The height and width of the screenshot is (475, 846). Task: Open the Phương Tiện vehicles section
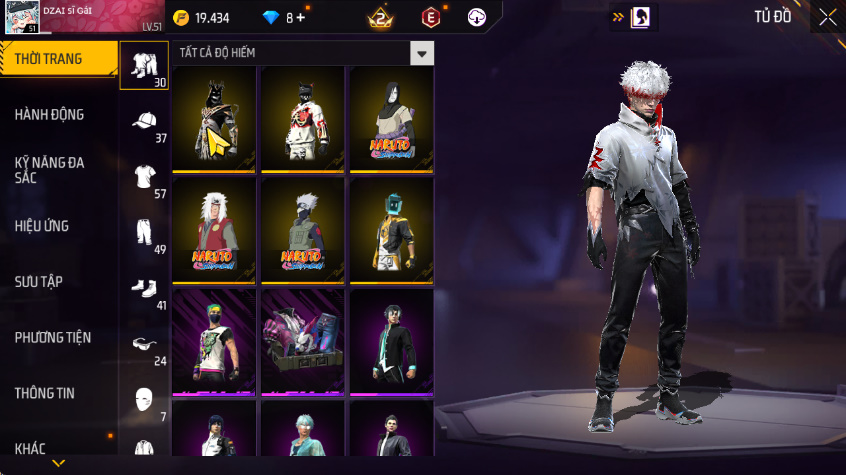click(52, 338)
